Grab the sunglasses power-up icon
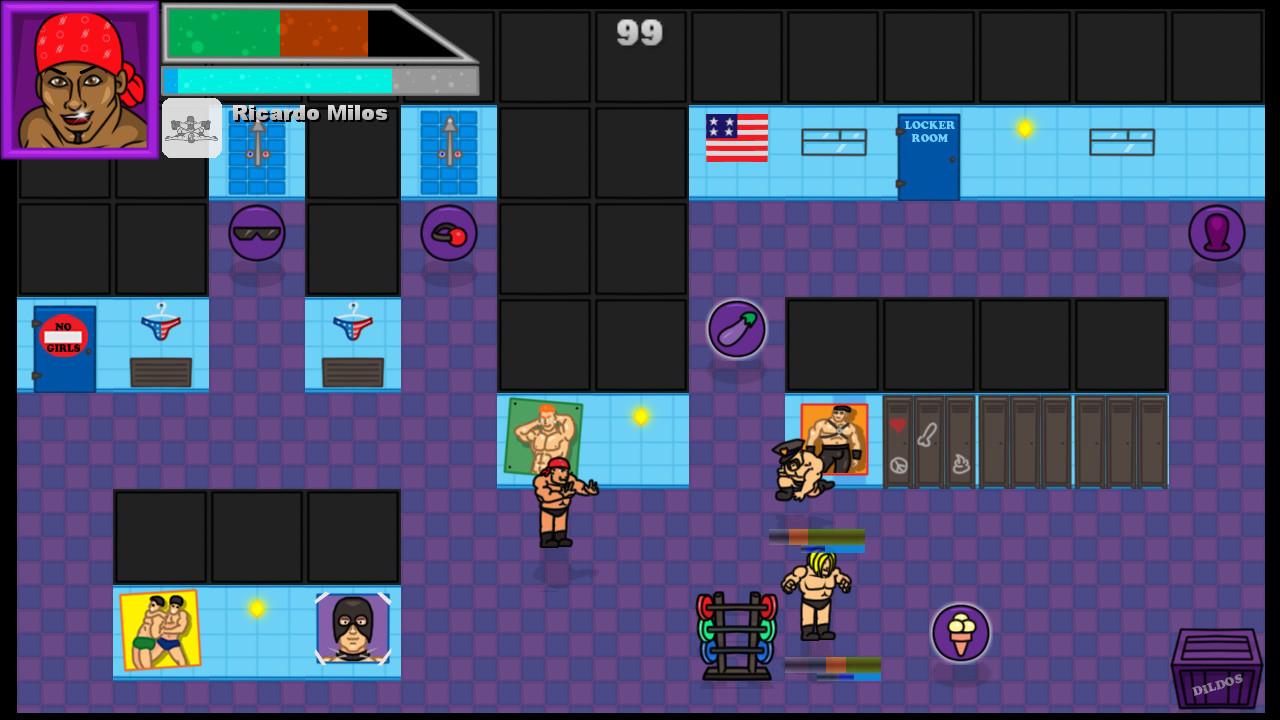The height and width of the screenshot is (720, 1280). coord(256,233)
